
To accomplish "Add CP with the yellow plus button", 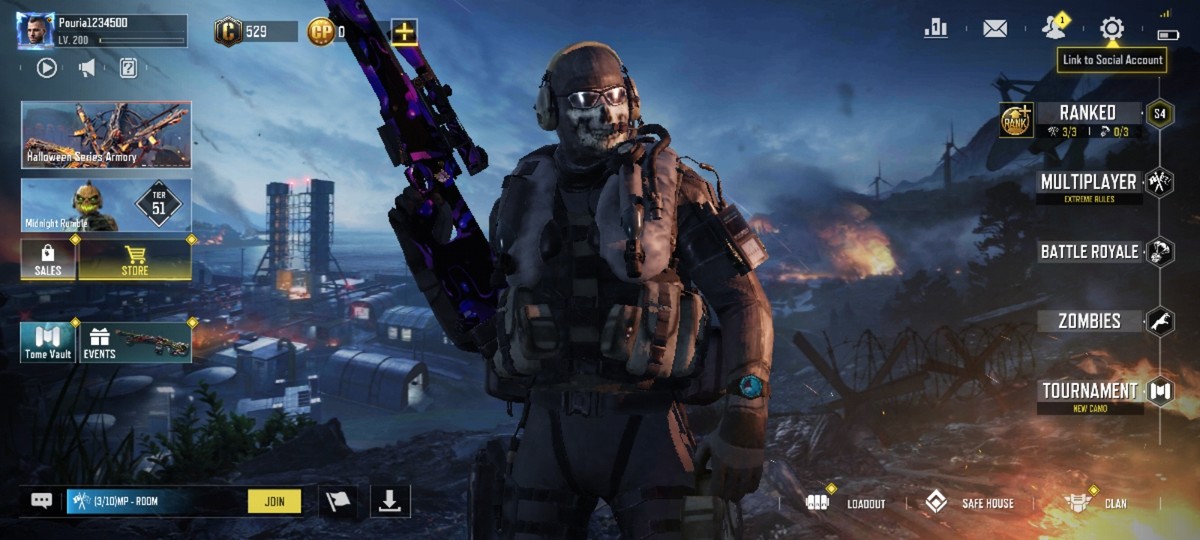I will tap(404, 32).
